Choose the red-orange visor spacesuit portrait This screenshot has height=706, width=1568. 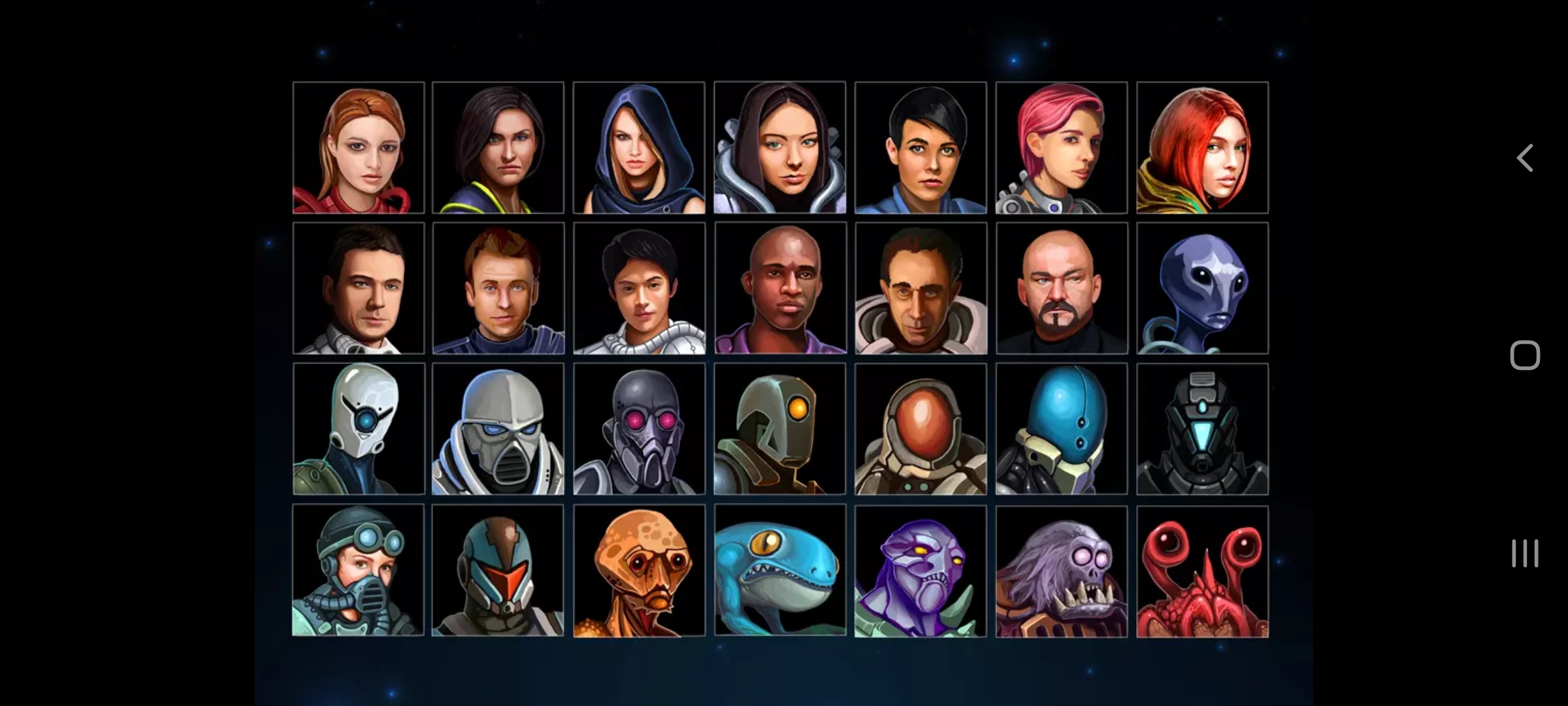[921, 429]
